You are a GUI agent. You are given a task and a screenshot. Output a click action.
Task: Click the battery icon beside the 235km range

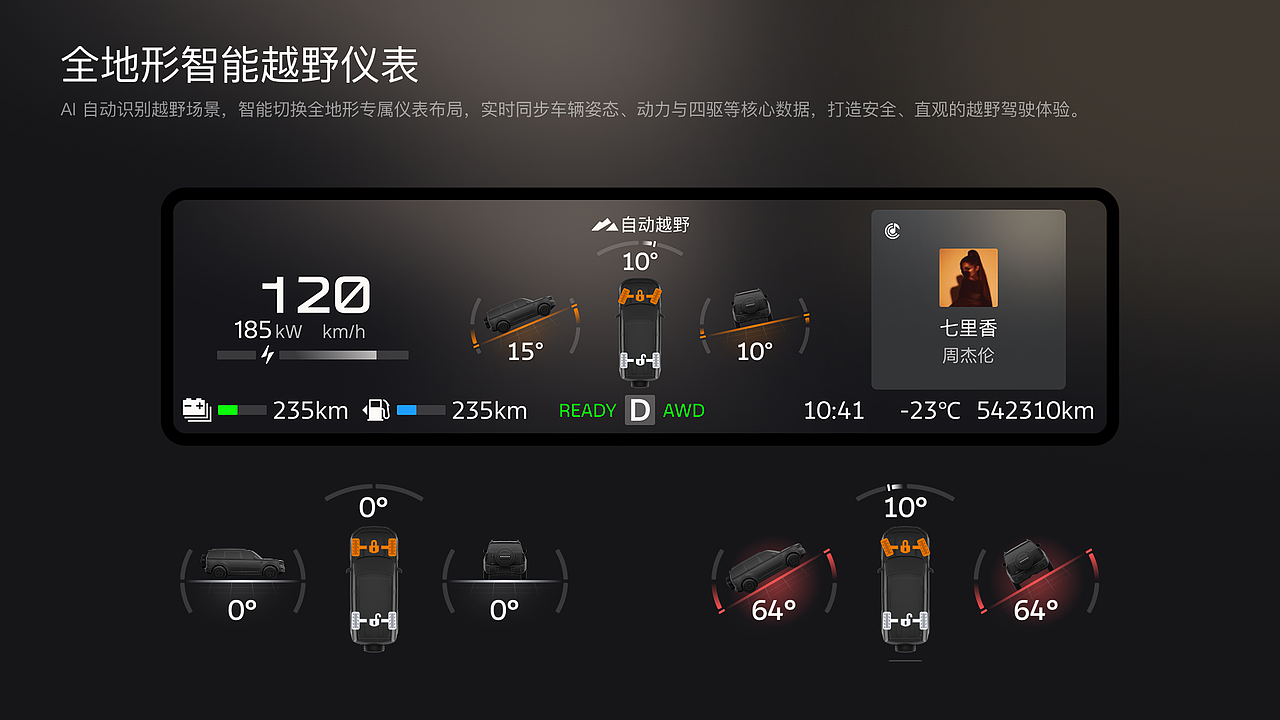coord(196,408)
